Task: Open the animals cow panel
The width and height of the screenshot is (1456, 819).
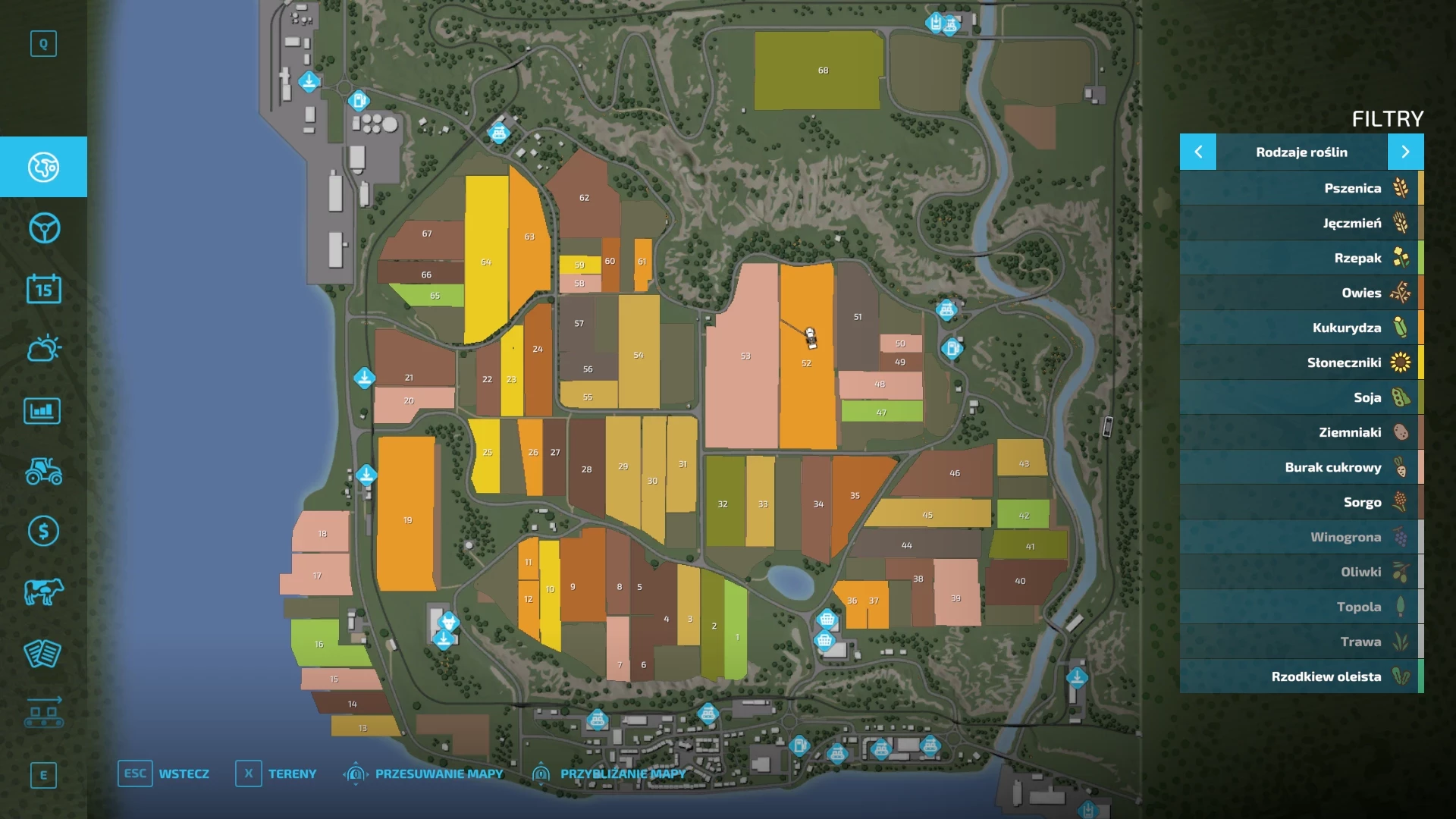Action: (43, 592)
